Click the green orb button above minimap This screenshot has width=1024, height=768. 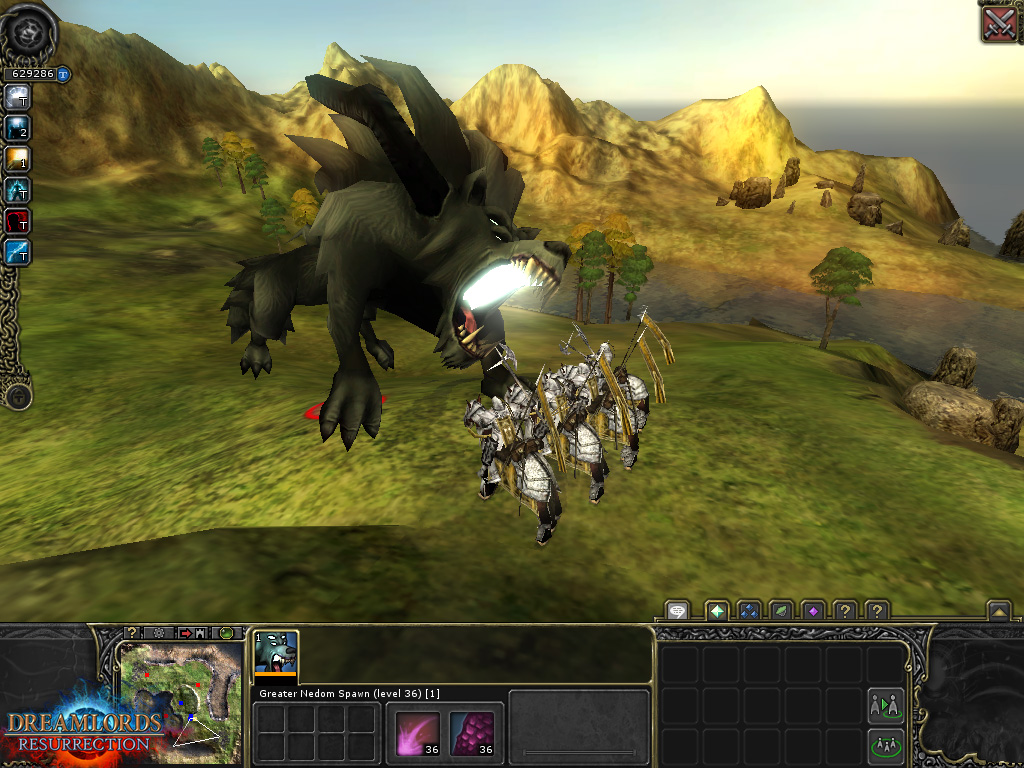[x=227, y=633]
